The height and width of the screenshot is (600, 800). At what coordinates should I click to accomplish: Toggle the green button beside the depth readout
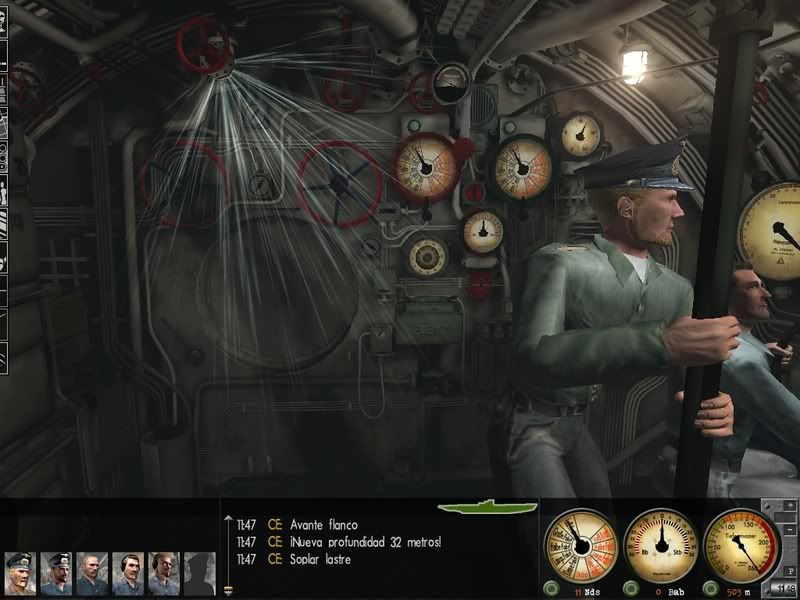point(711,588)
